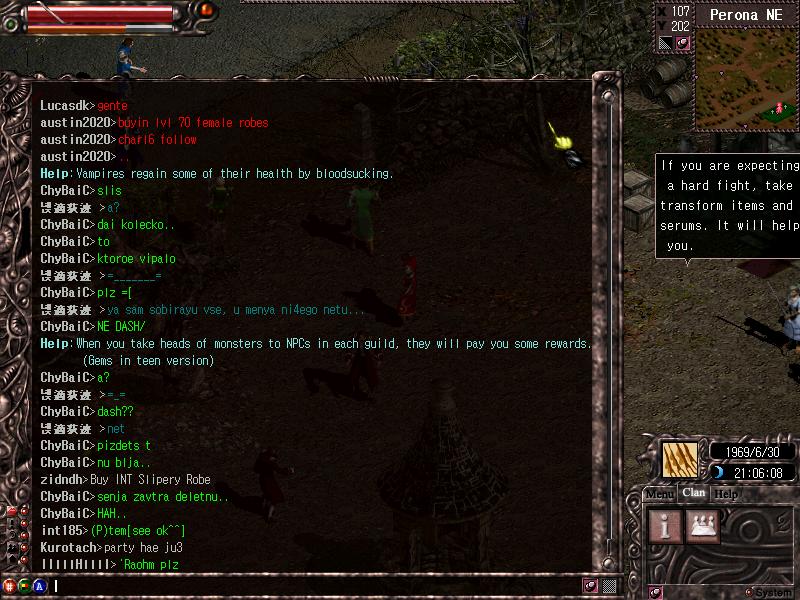Open the clan info button
This screenshot has width=800, height=600.
point(667,524)
